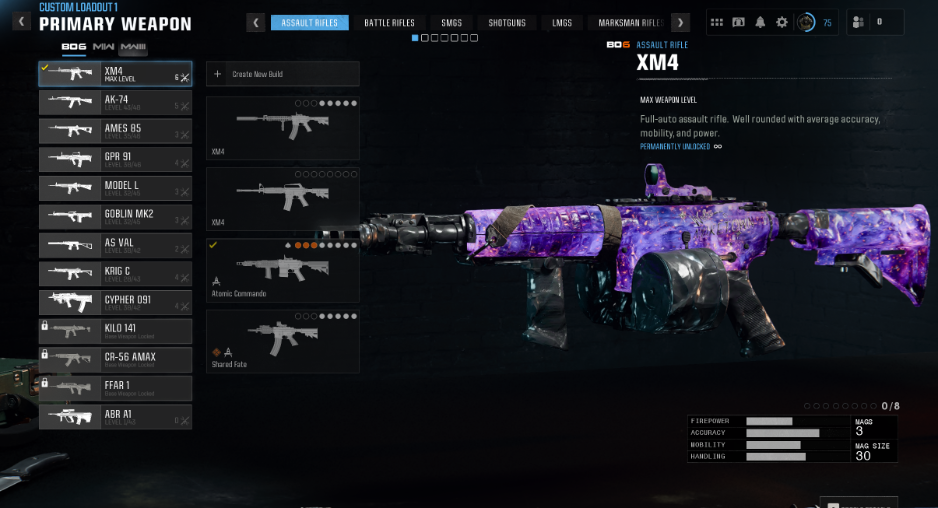Switch to the Battle Rifles tab
This screenshot has height=508, width=938.
click(389, 22)
